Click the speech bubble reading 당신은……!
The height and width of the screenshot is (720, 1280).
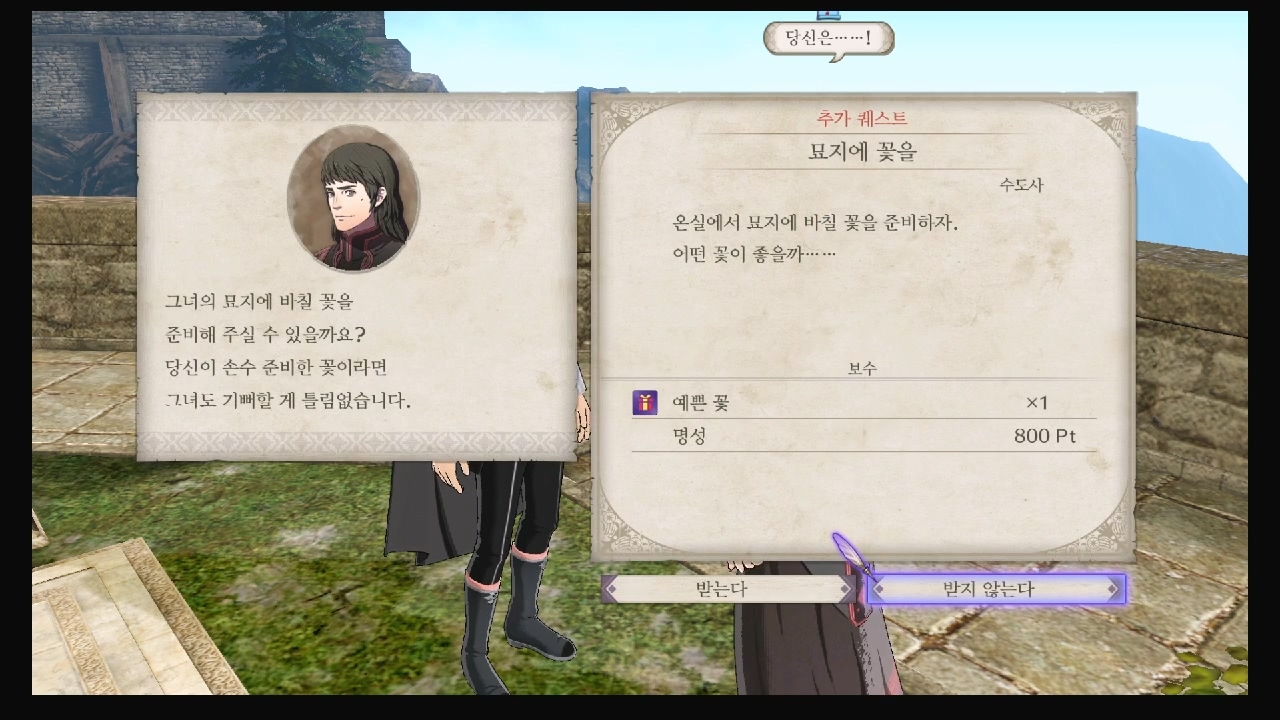(828, 38)
